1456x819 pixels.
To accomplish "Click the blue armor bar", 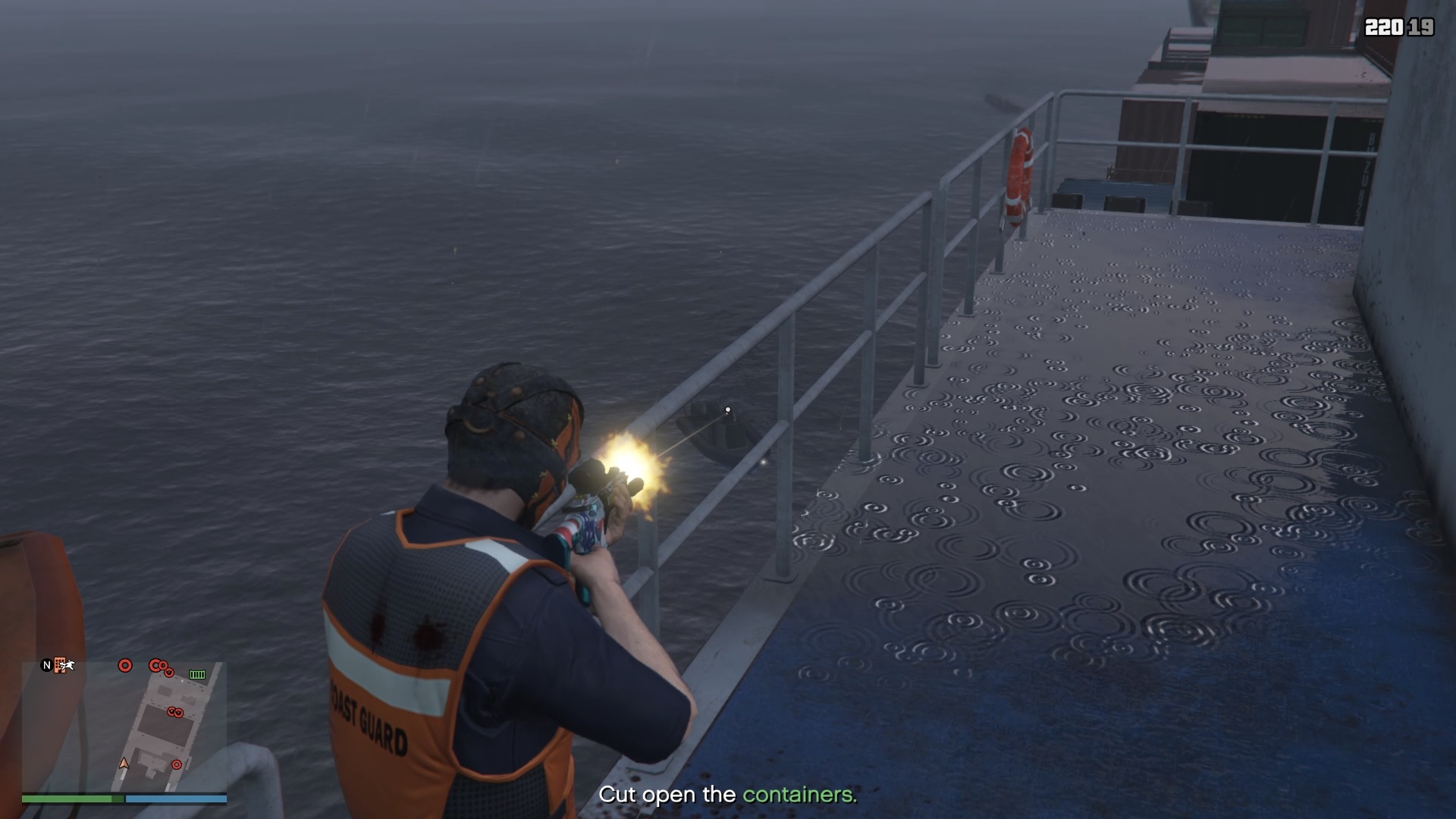I will (174, 800).
